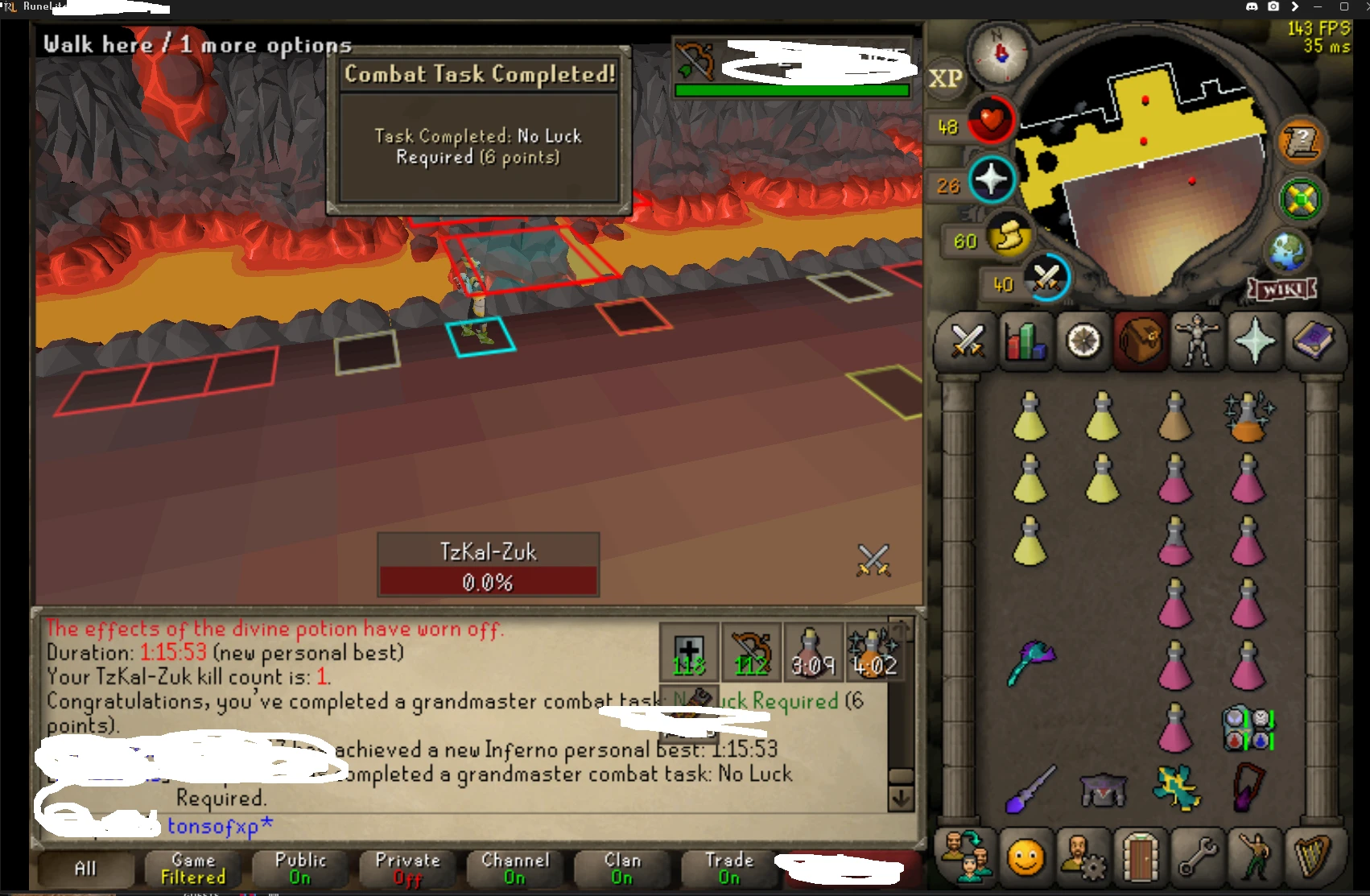
Task: Open the Emotes smiley panel
Action: (x=1025, y=857)
